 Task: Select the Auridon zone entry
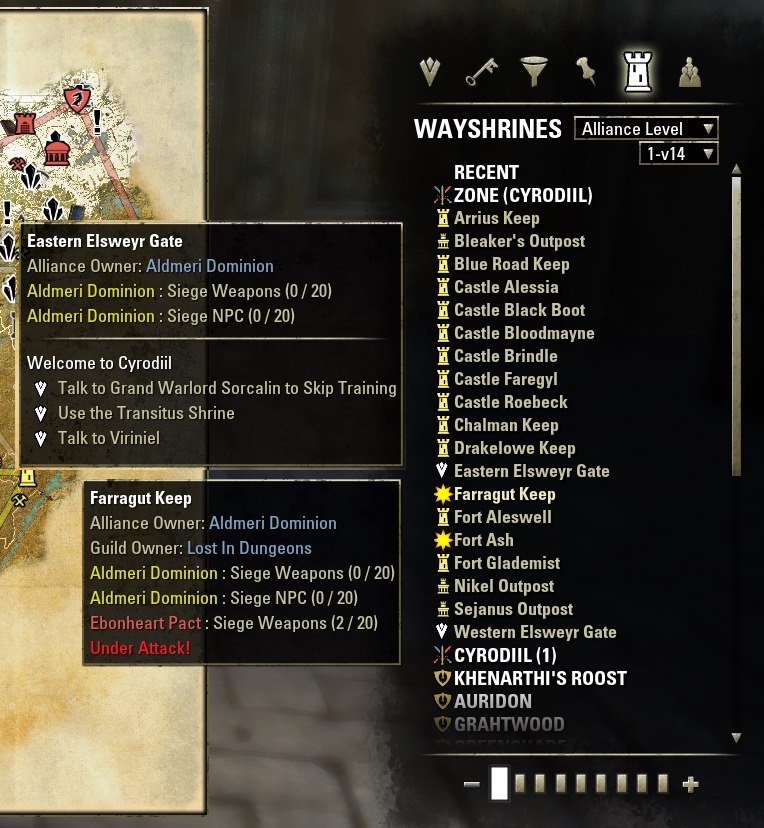point(493,701)
